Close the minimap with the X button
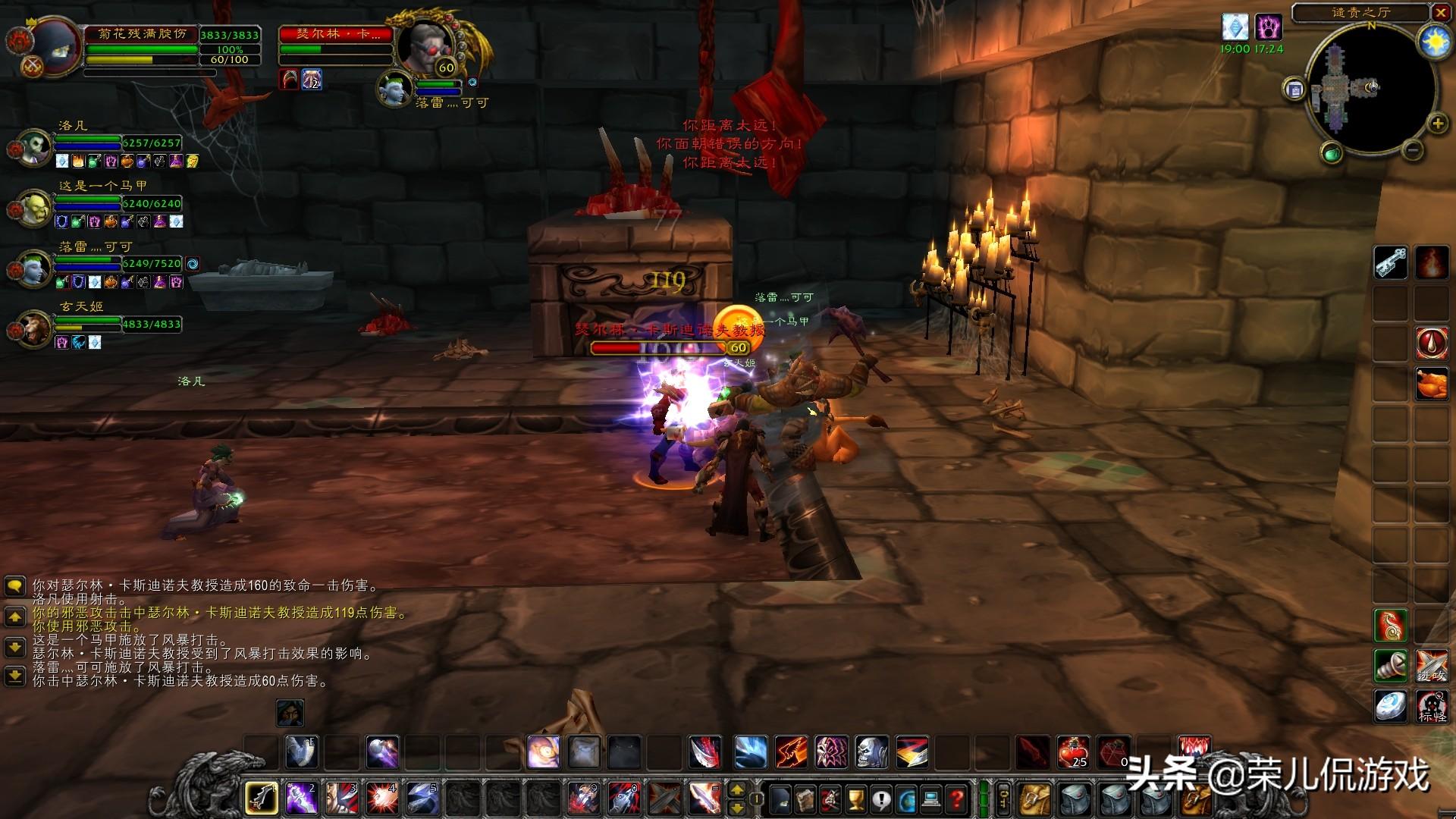Image resolution: width=1456 pixels, height=819 pixels. tap(1440, 12)
